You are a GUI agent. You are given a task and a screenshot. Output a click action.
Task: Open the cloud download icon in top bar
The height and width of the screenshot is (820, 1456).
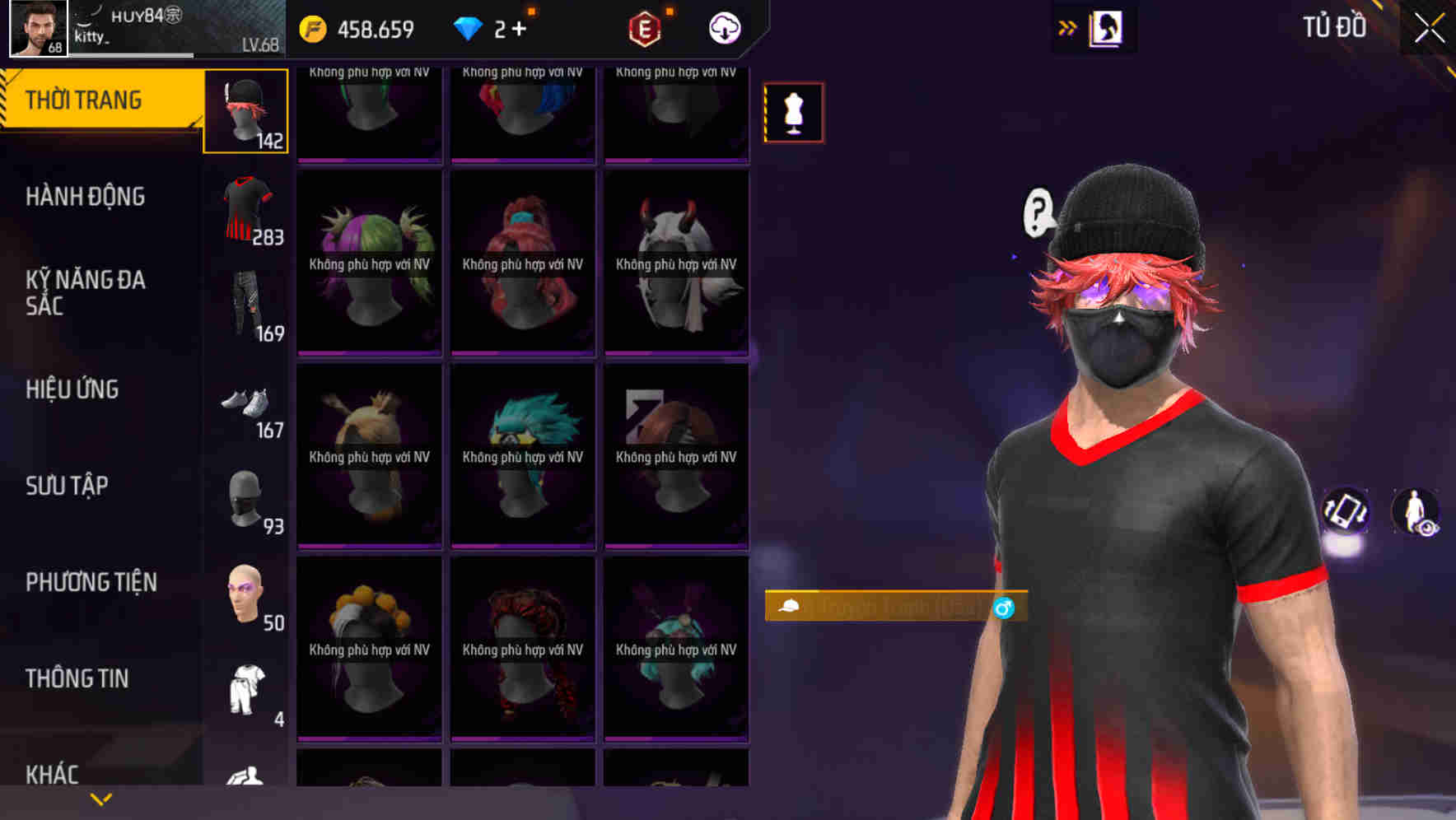722,27
